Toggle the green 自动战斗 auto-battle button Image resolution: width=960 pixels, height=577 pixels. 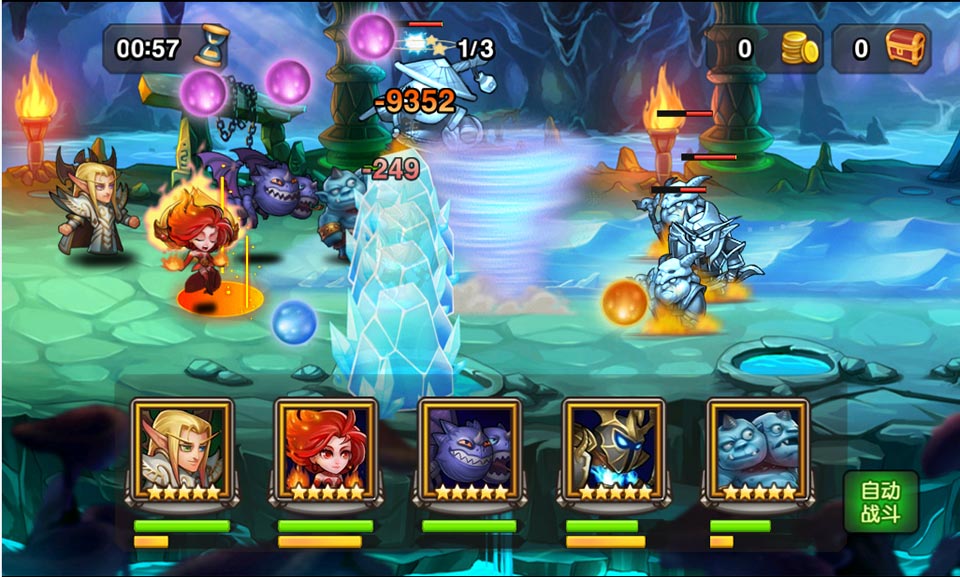[880, 503]
